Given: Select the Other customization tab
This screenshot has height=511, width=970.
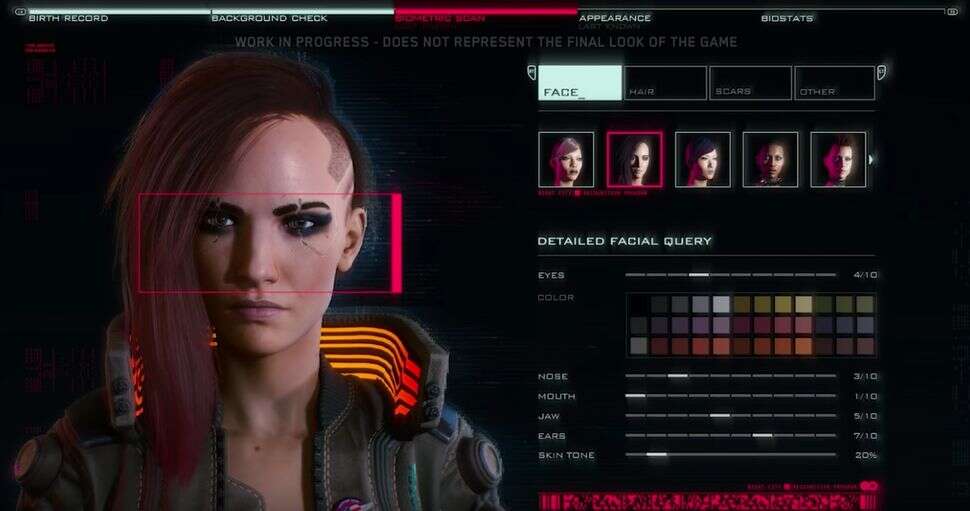Looking at the screenshot, I should click(834, 83).
